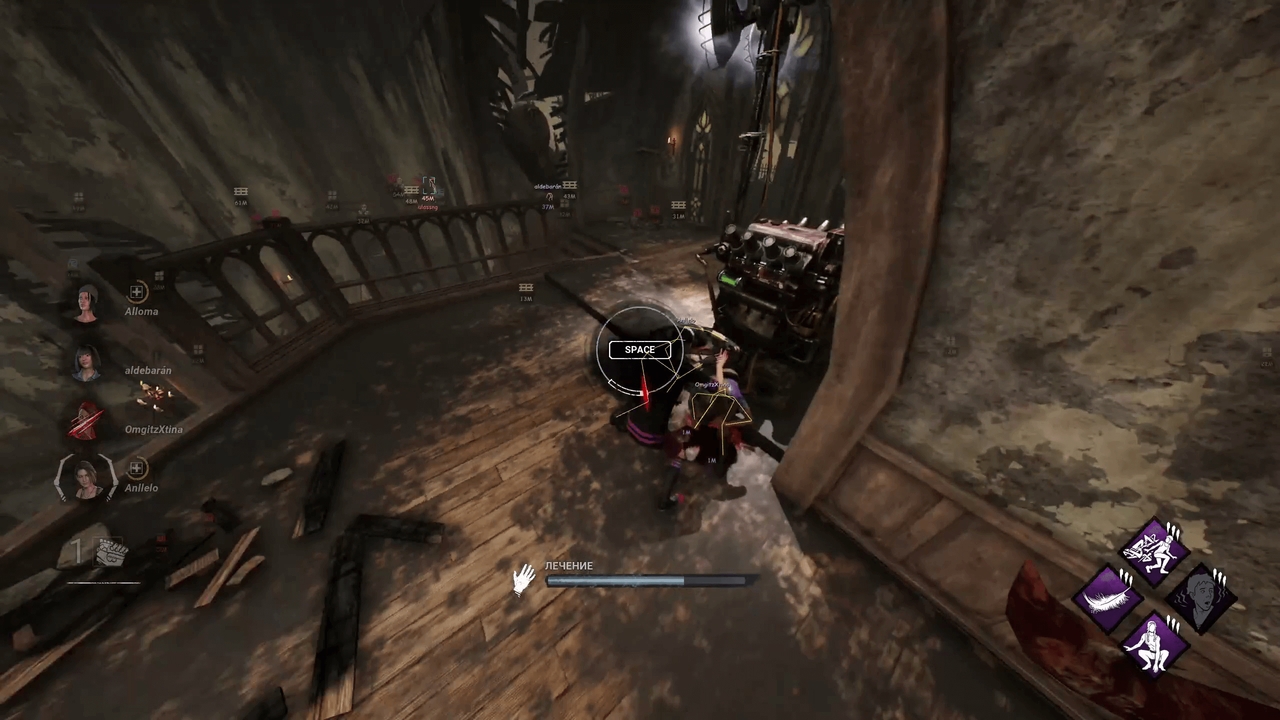1280x720 pixels.
Task: Click the ЛЕЧЕНИЕ healing progress bar
Action: pyautogui.click(x=645, y=582)
